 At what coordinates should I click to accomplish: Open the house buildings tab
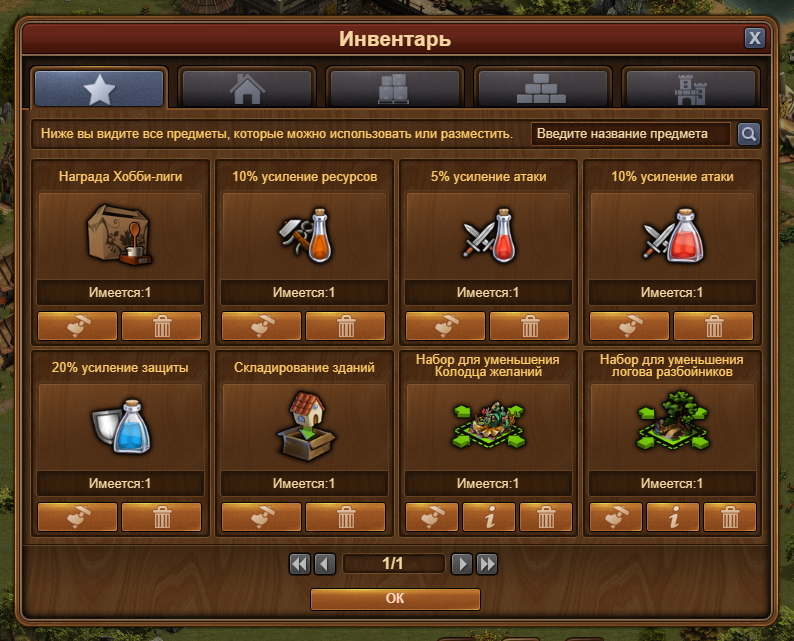point(247,89)
